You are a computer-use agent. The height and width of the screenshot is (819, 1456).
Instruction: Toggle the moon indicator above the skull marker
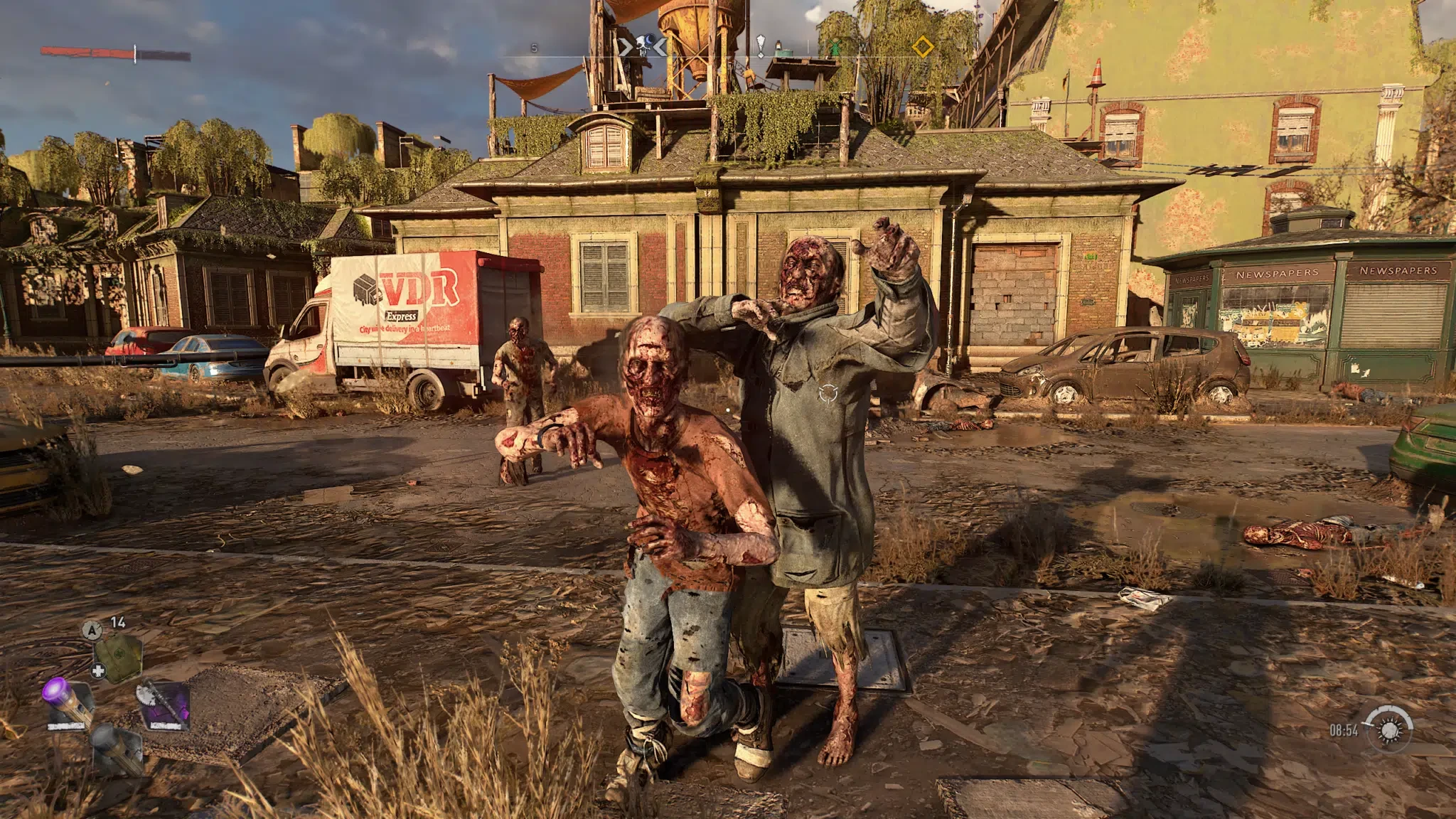pyautogui.click(x=648, y=39)
